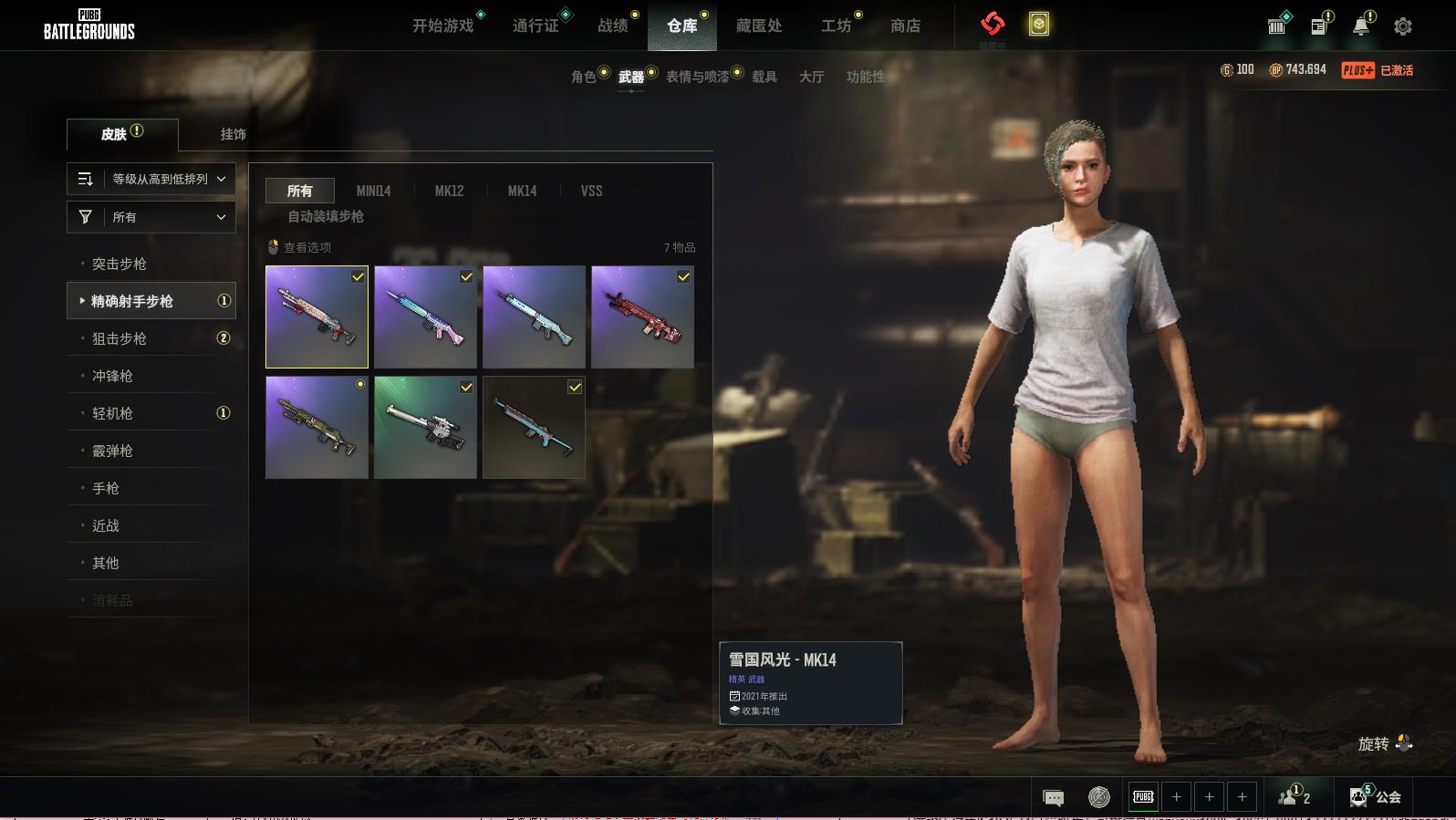1456x820 pixels.
Task: Open the 公会 clan panel
Action: 1378,797
